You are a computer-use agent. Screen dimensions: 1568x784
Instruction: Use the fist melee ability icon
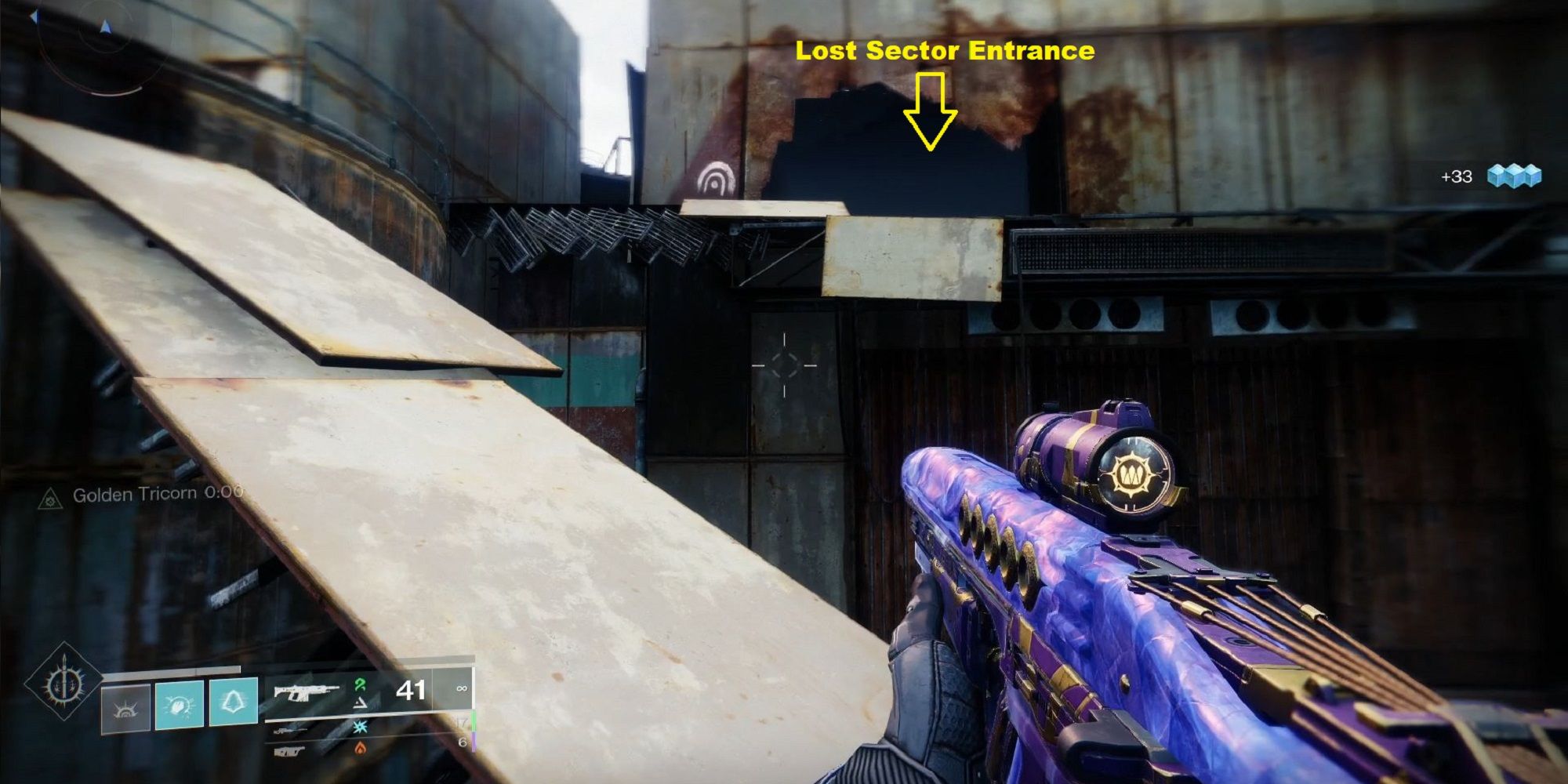[x=180, y=705]
